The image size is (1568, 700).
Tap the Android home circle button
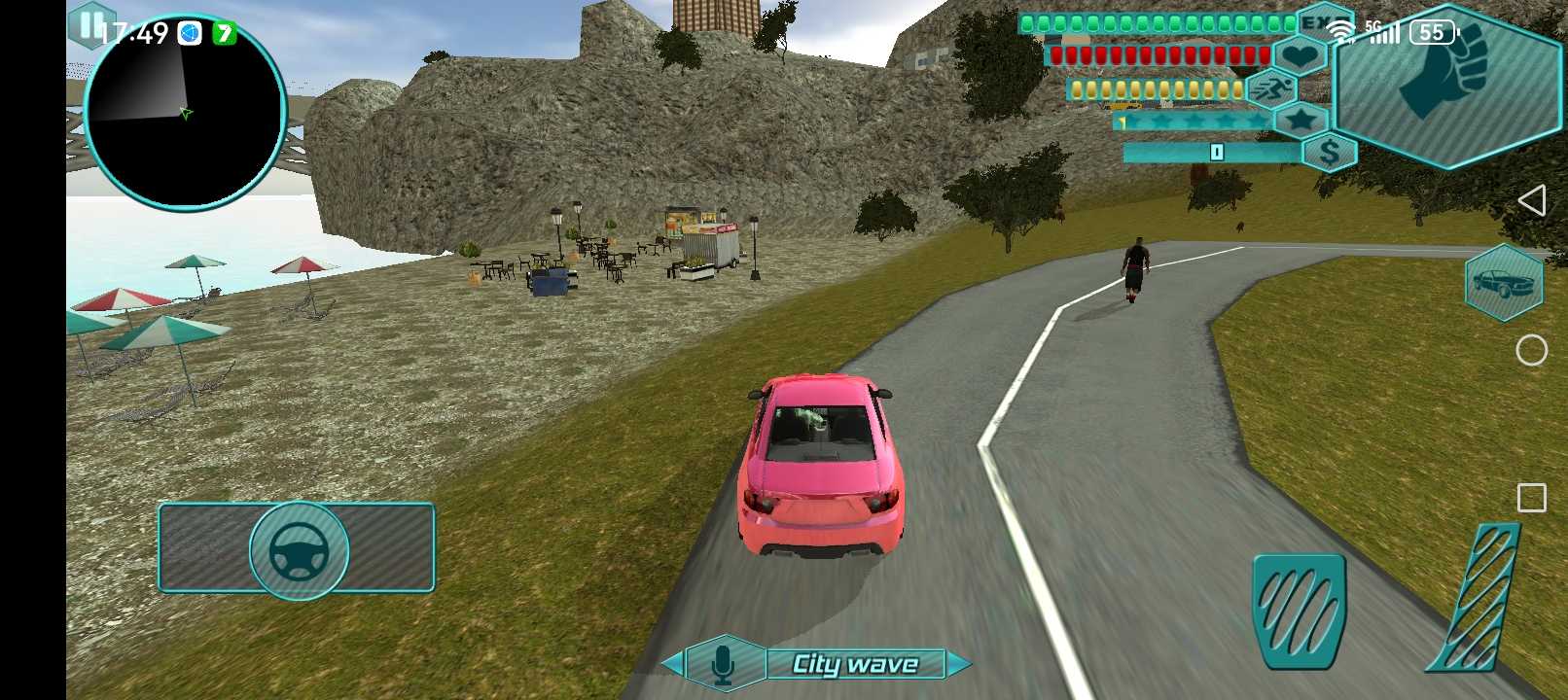pyautogui.click(x=1531, y=350)
